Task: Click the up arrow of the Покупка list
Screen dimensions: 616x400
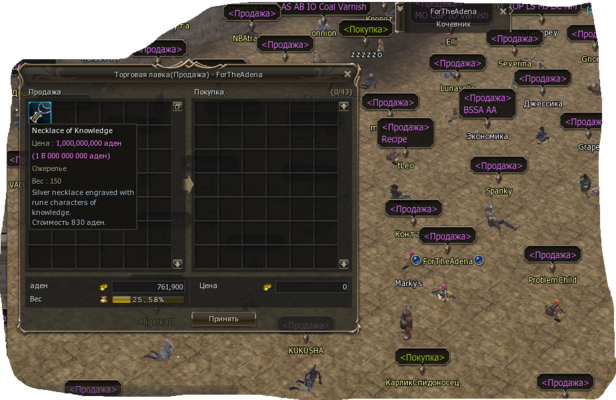Action: pos(344,105)
